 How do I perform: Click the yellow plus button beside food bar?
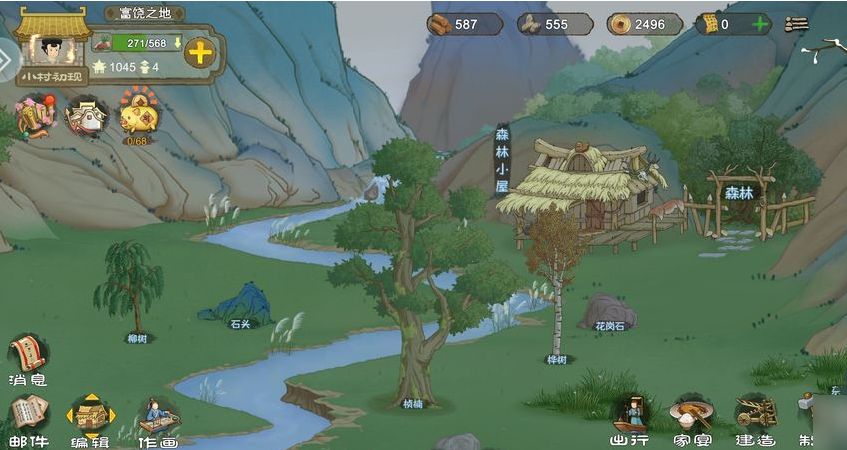tap(200, 52)
